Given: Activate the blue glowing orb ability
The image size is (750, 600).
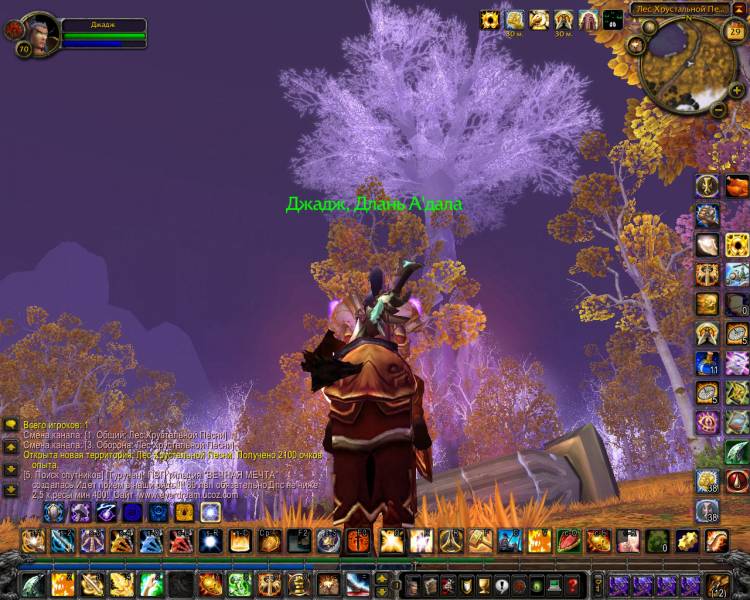Looking at the screenshot, I should tap(209, 541).
